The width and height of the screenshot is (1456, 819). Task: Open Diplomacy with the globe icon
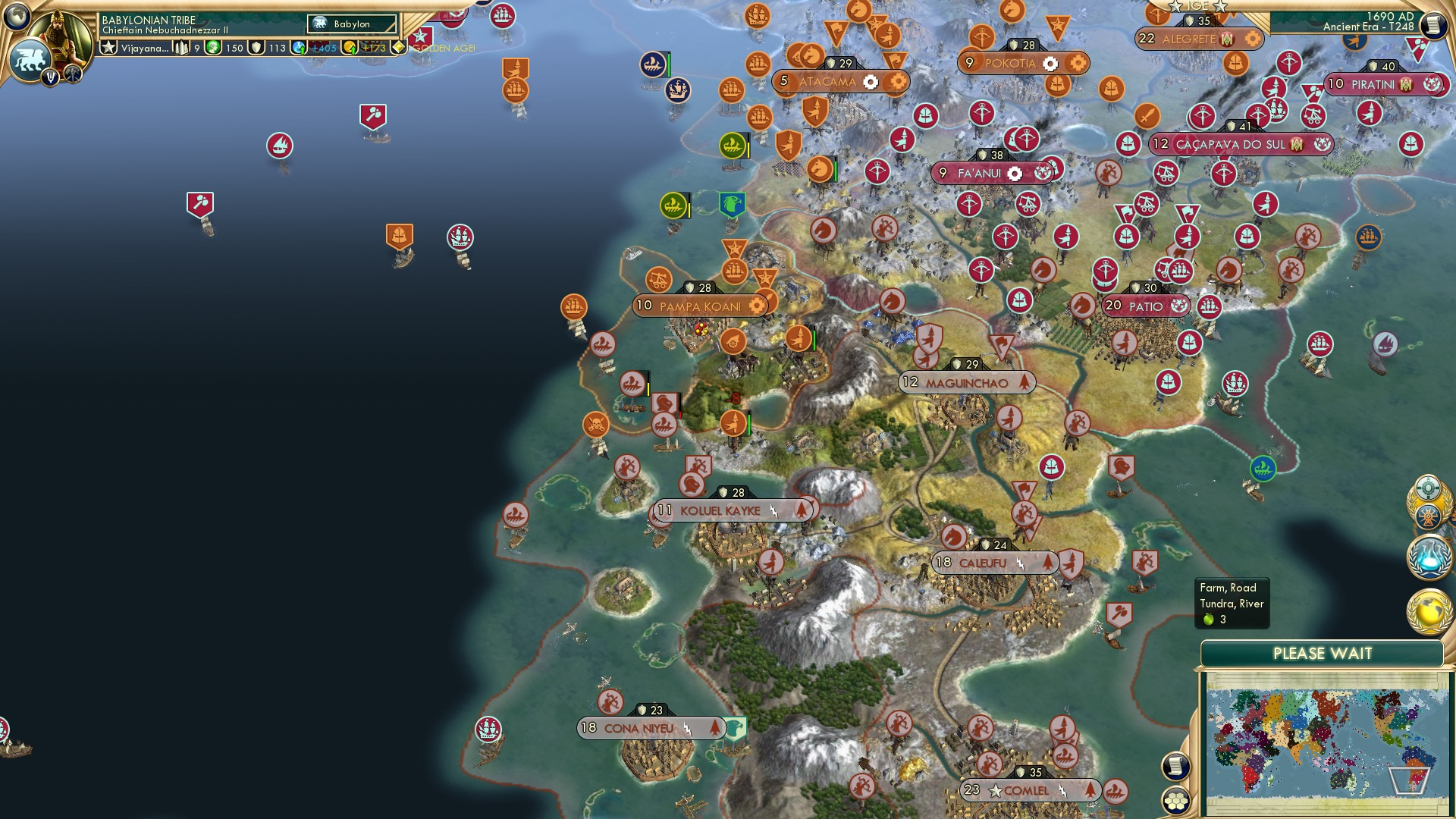(1429, 610)
